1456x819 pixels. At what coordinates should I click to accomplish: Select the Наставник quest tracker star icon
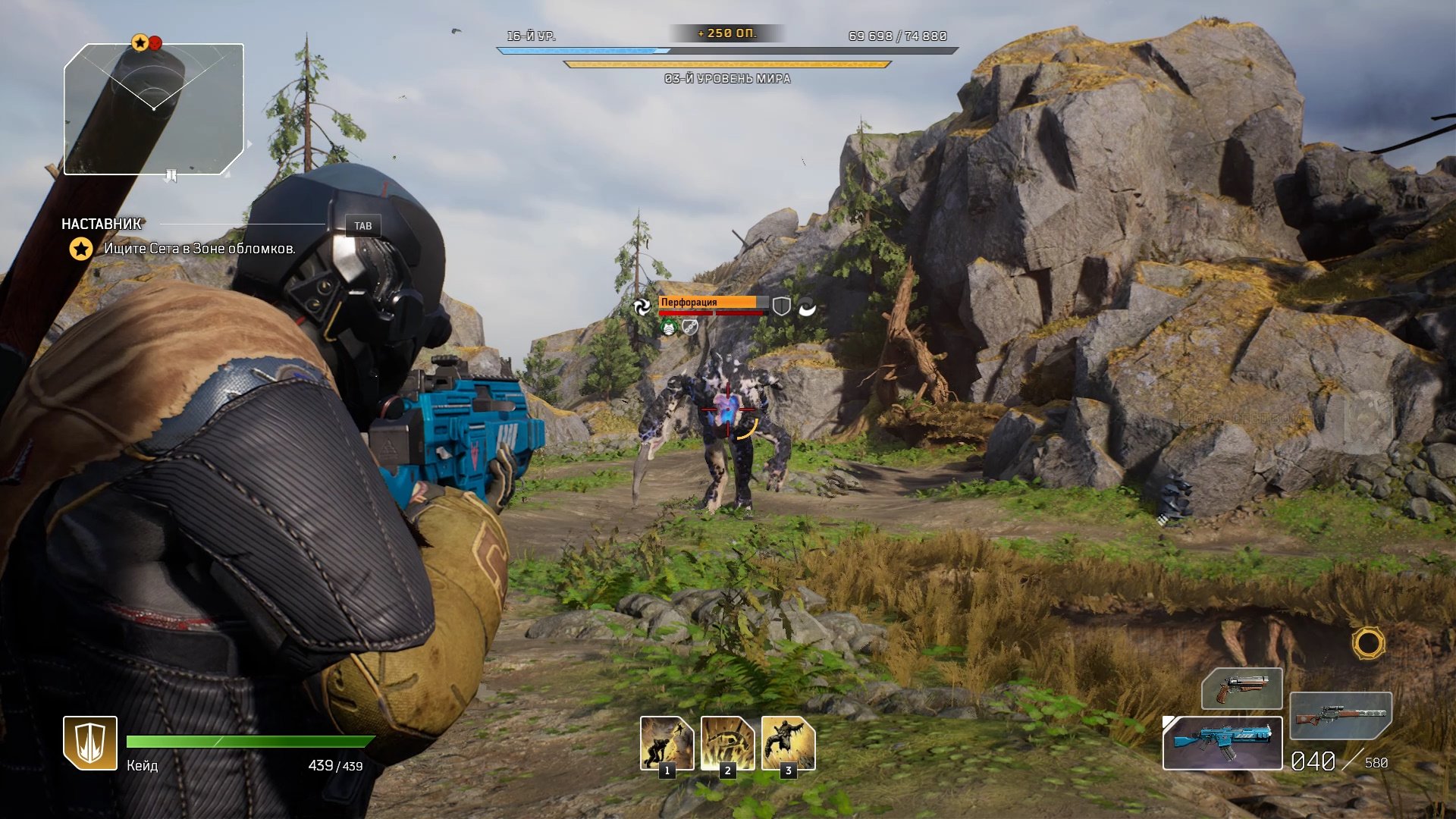(81, 249)
